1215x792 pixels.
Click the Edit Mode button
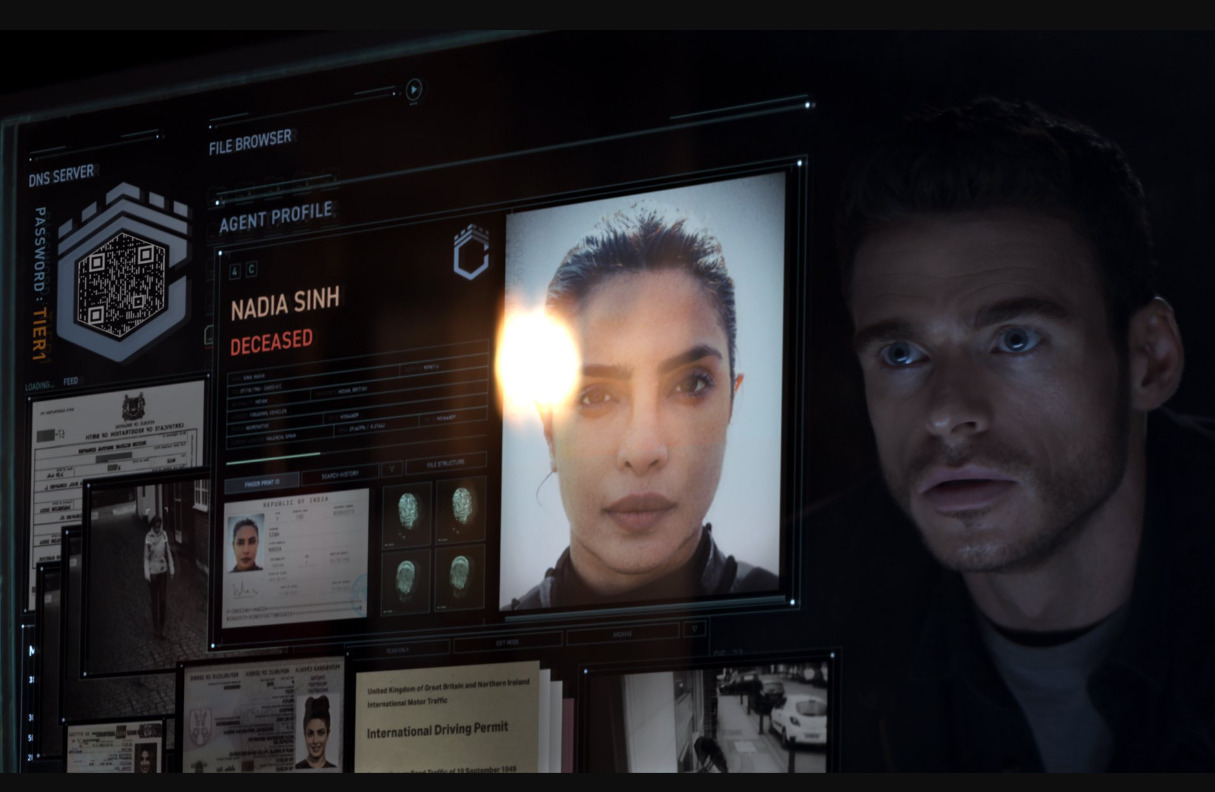(x=507, y=641)
